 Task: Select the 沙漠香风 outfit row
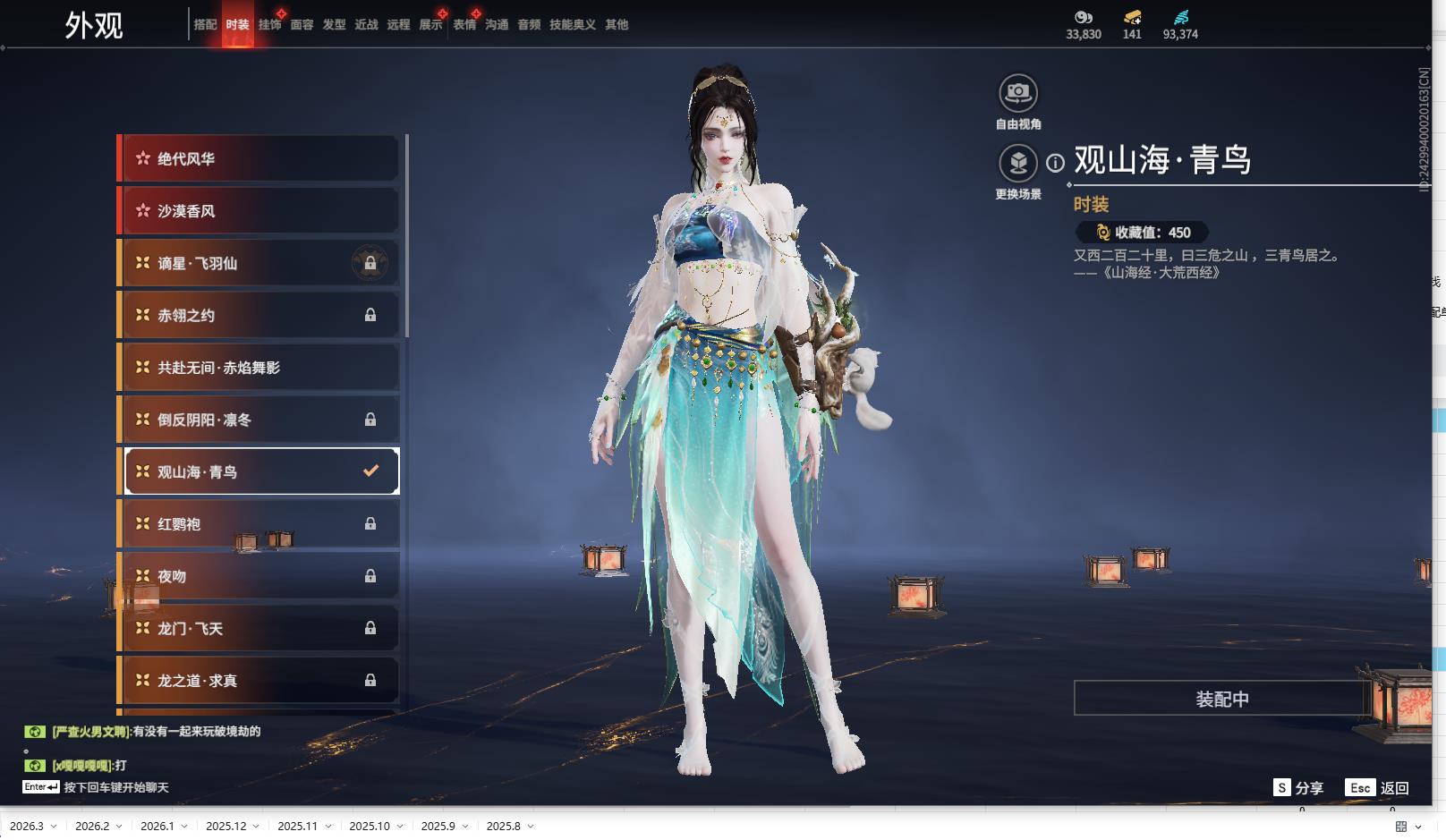pos(259,211)
